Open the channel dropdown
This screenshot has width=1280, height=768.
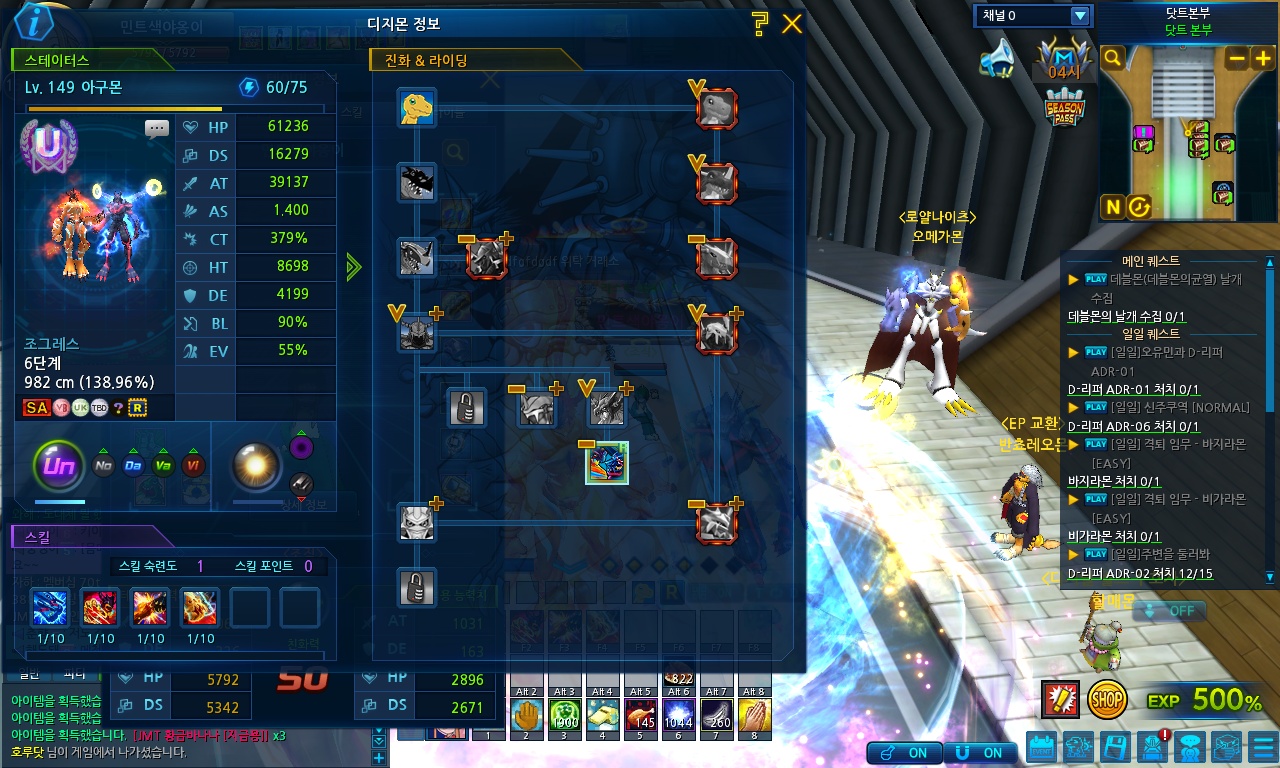point(1079,16)
